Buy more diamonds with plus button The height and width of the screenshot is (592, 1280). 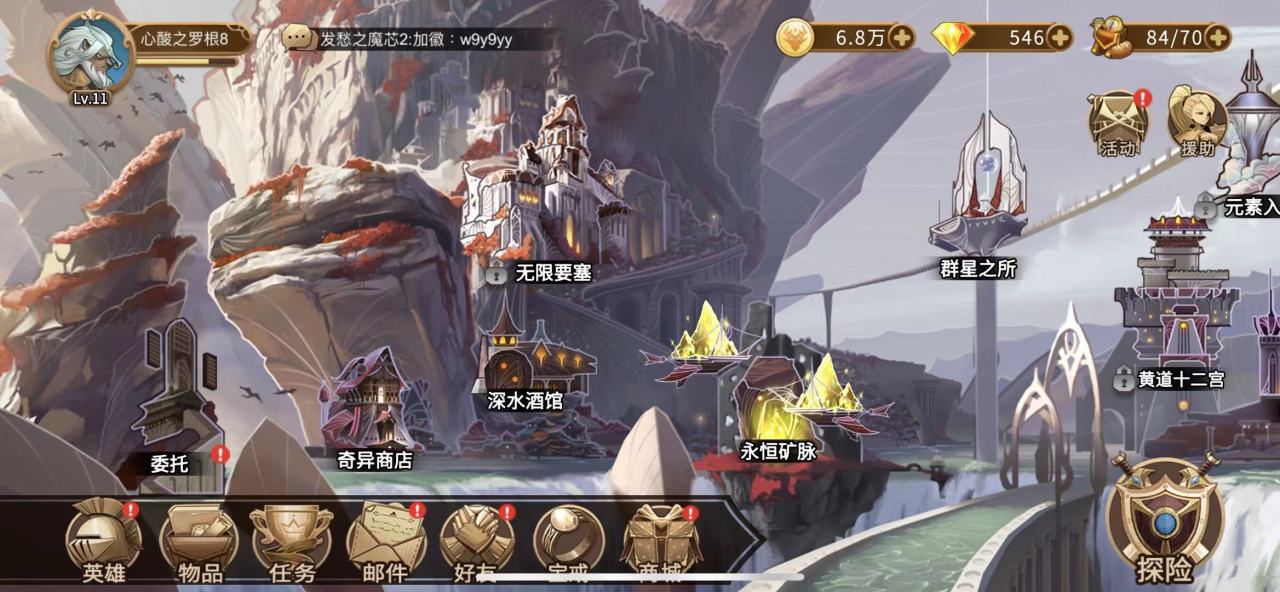[x=1059, y=38]
